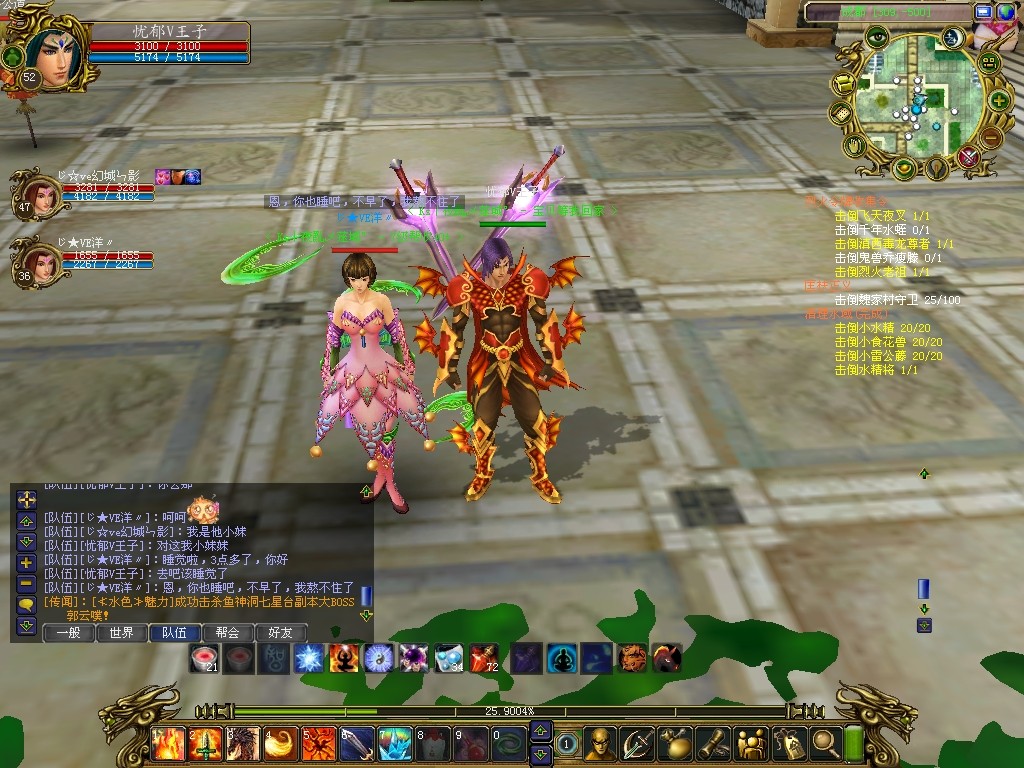
Task: Zoom in the minimap with plus button
Action: click(998, 100)
